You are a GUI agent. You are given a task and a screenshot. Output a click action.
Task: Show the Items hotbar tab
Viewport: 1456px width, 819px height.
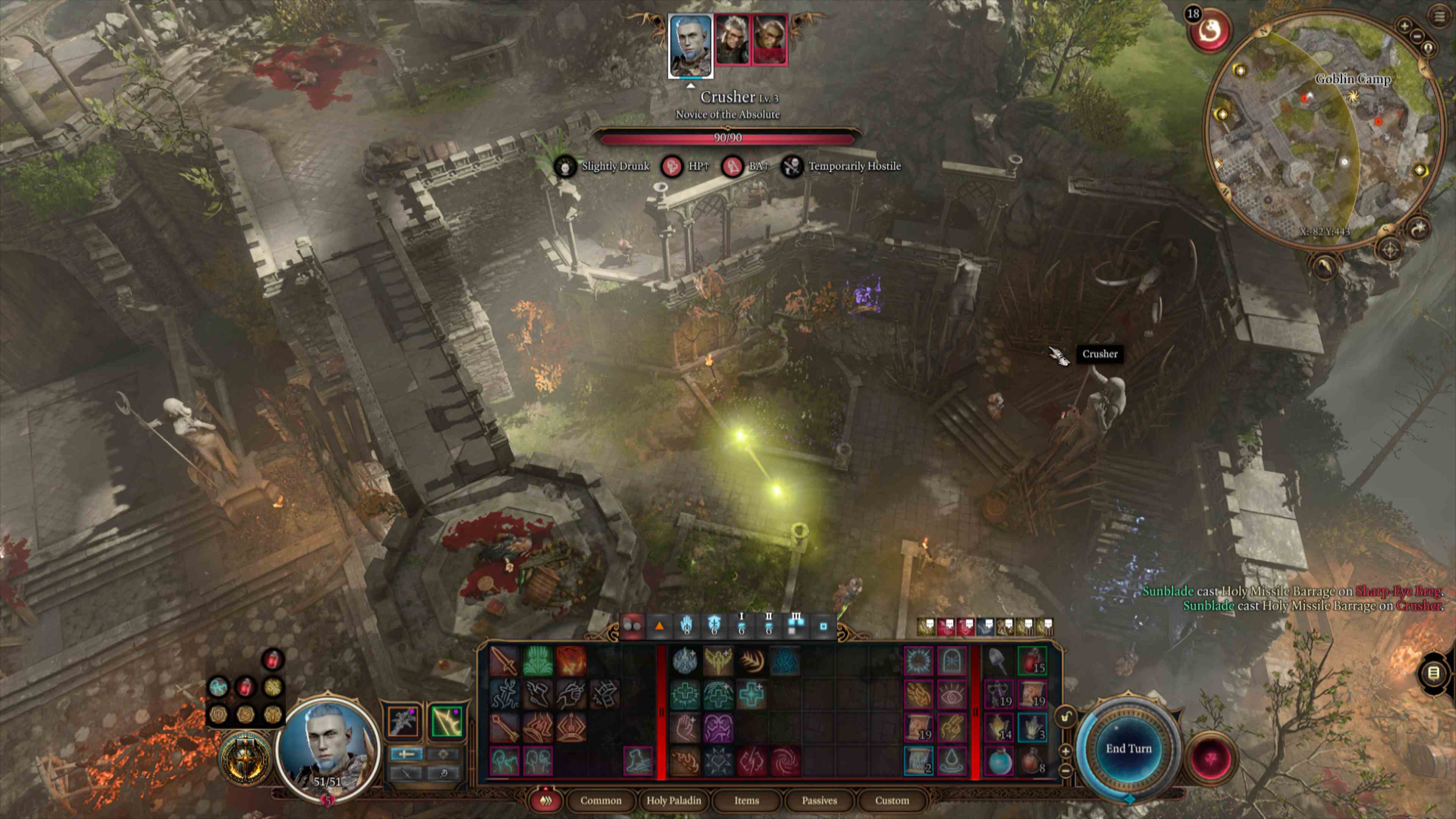click(746, 800)
